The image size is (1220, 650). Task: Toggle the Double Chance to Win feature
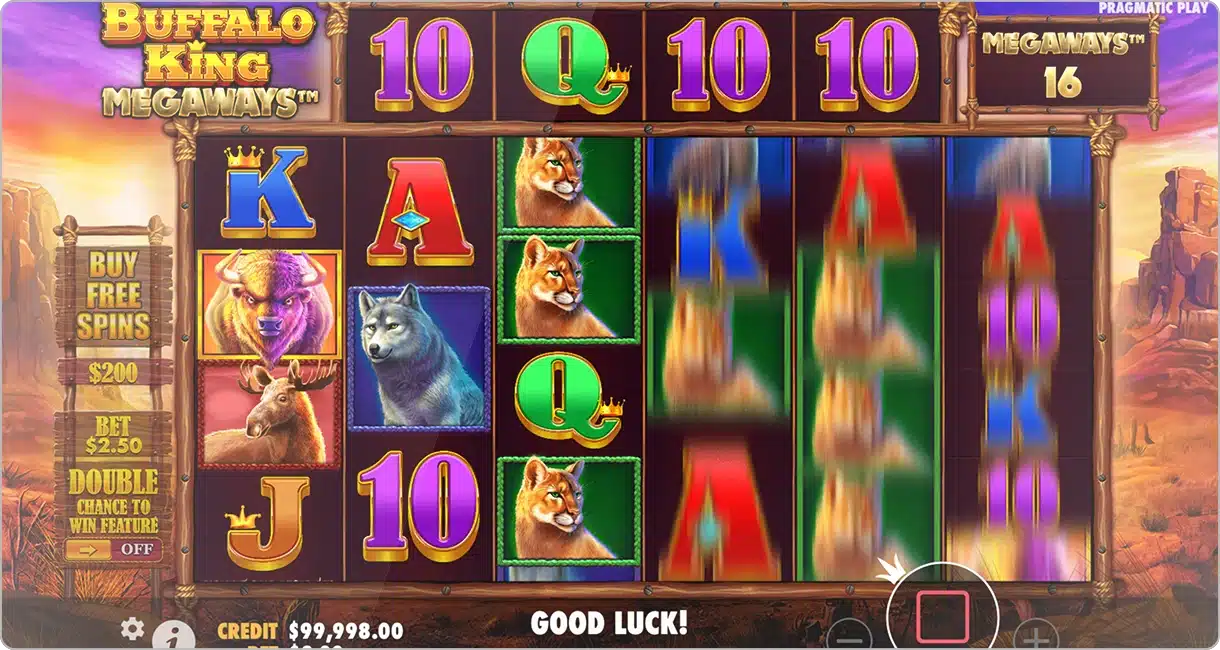click(x=113, y=549)
